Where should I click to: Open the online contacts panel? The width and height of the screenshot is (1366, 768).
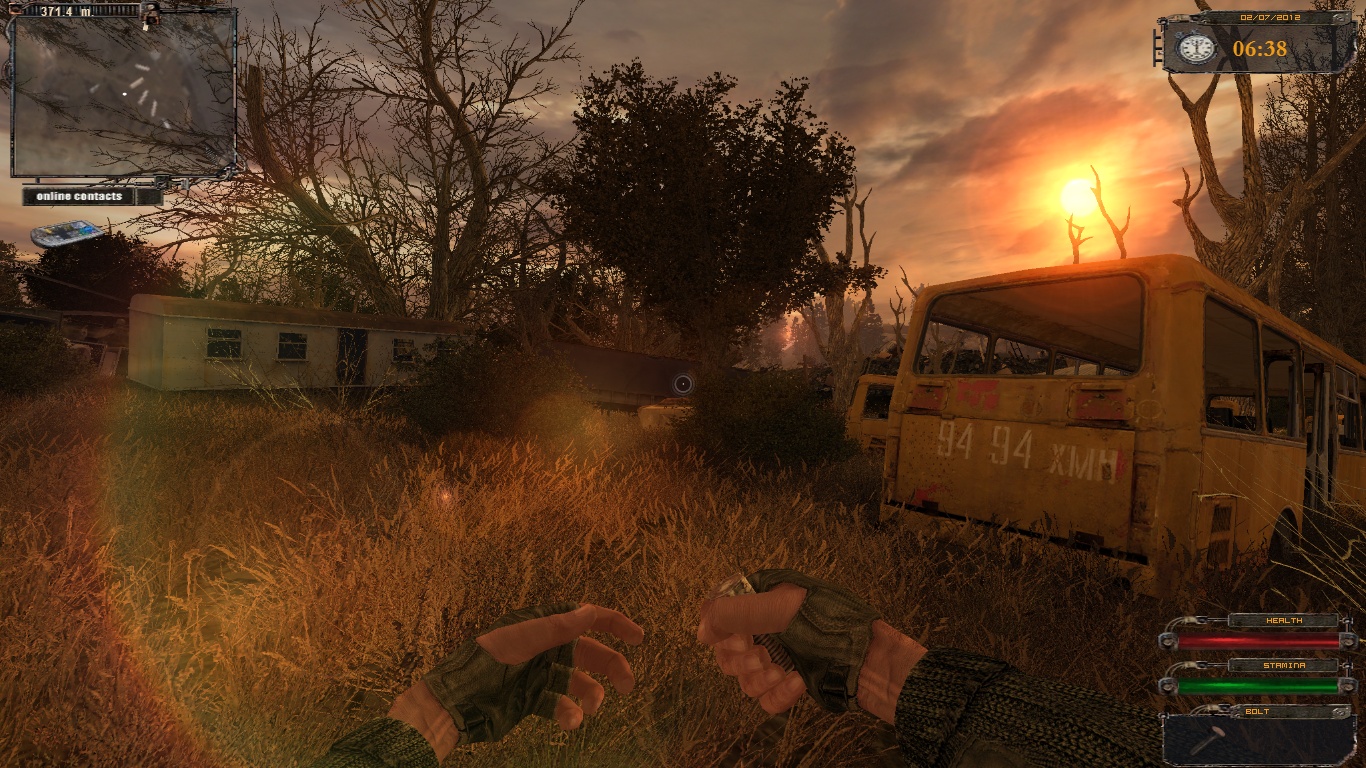(80, 196)
